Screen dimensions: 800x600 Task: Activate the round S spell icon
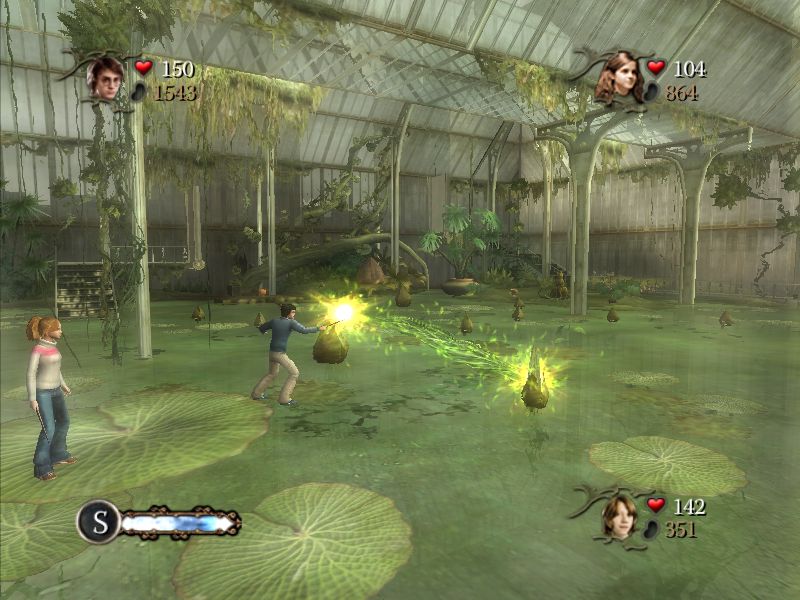[99, 521]
